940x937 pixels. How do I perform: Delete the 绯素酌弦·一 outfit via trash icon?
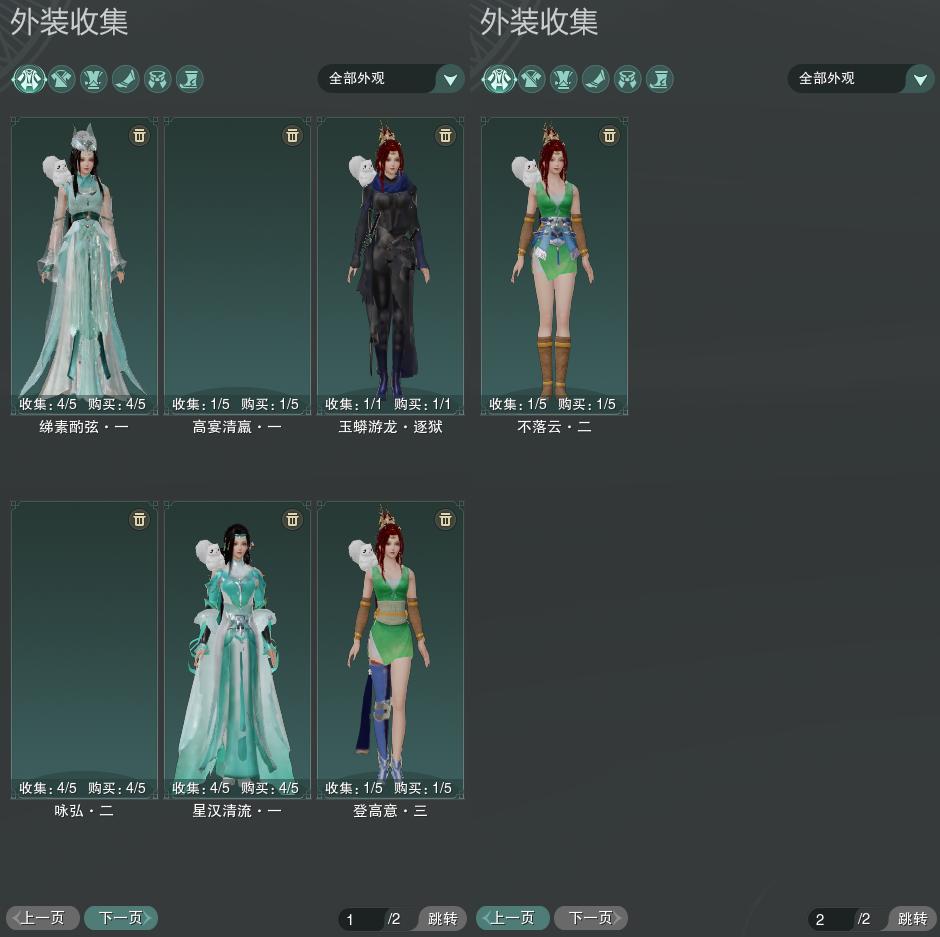(140, 135)
